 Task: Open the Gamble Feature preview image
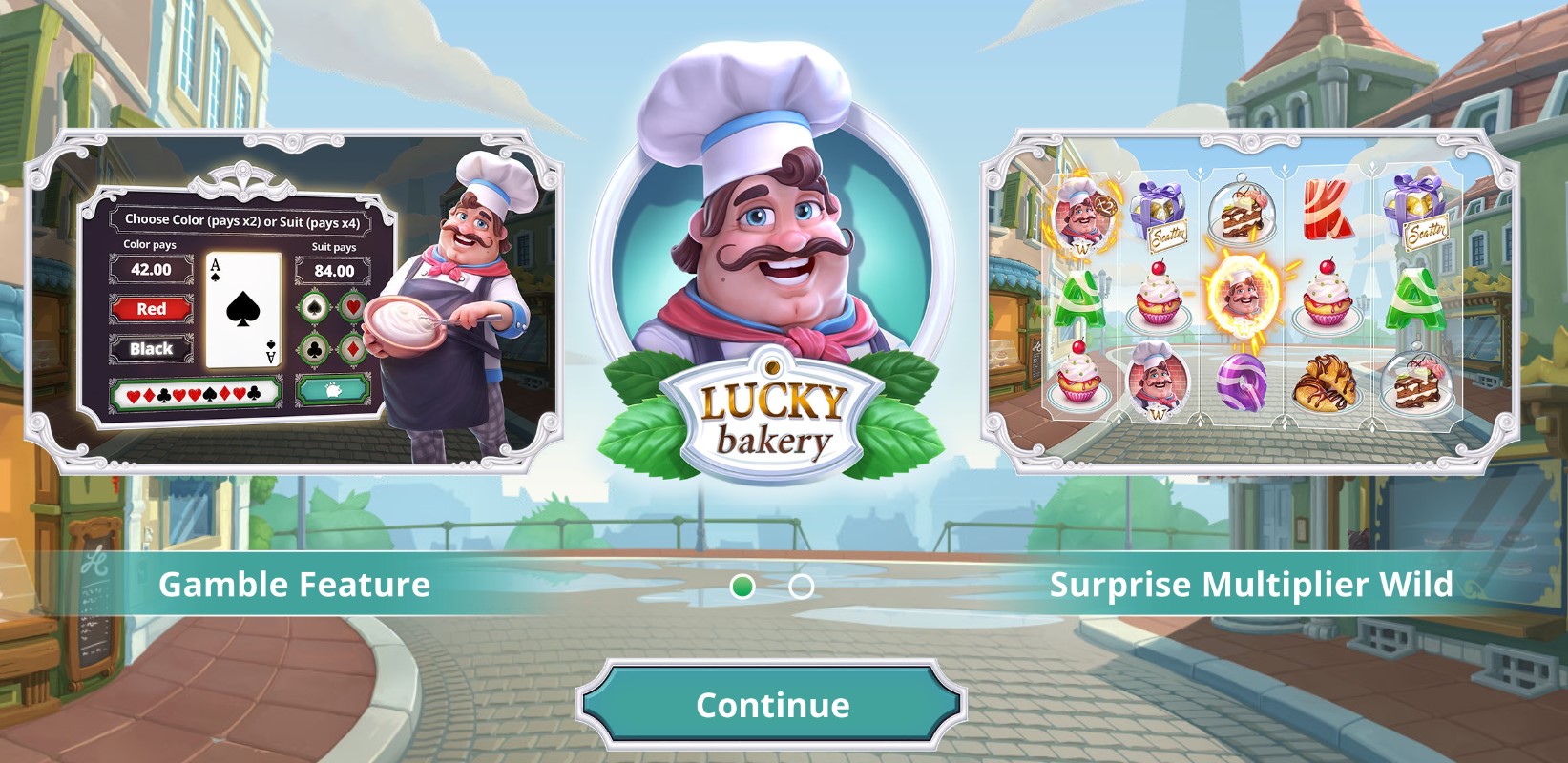pyautogui.click(x=293, y=301)
